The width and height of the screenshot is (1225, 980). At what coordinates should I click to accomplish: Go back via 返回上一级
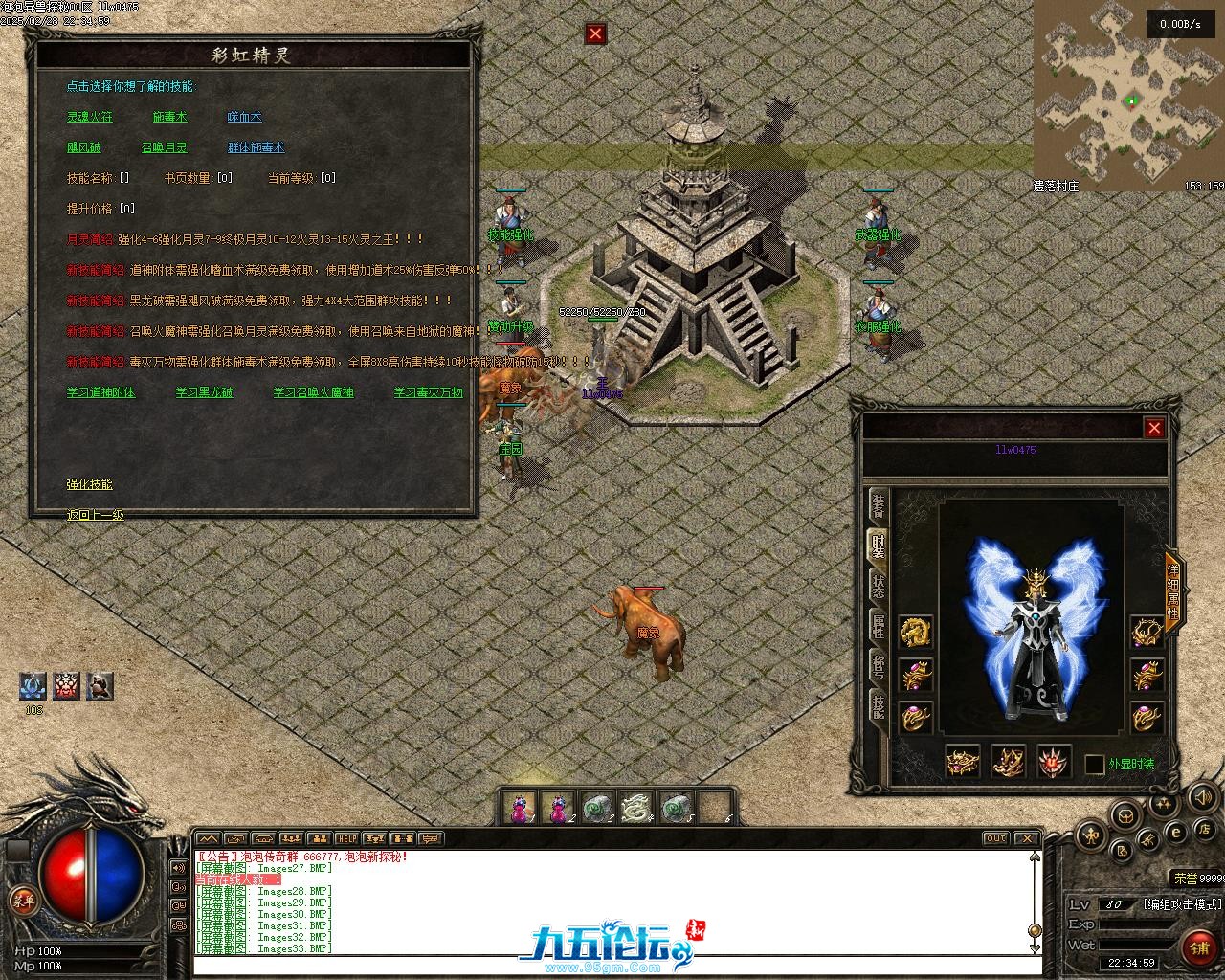[95, 515]
